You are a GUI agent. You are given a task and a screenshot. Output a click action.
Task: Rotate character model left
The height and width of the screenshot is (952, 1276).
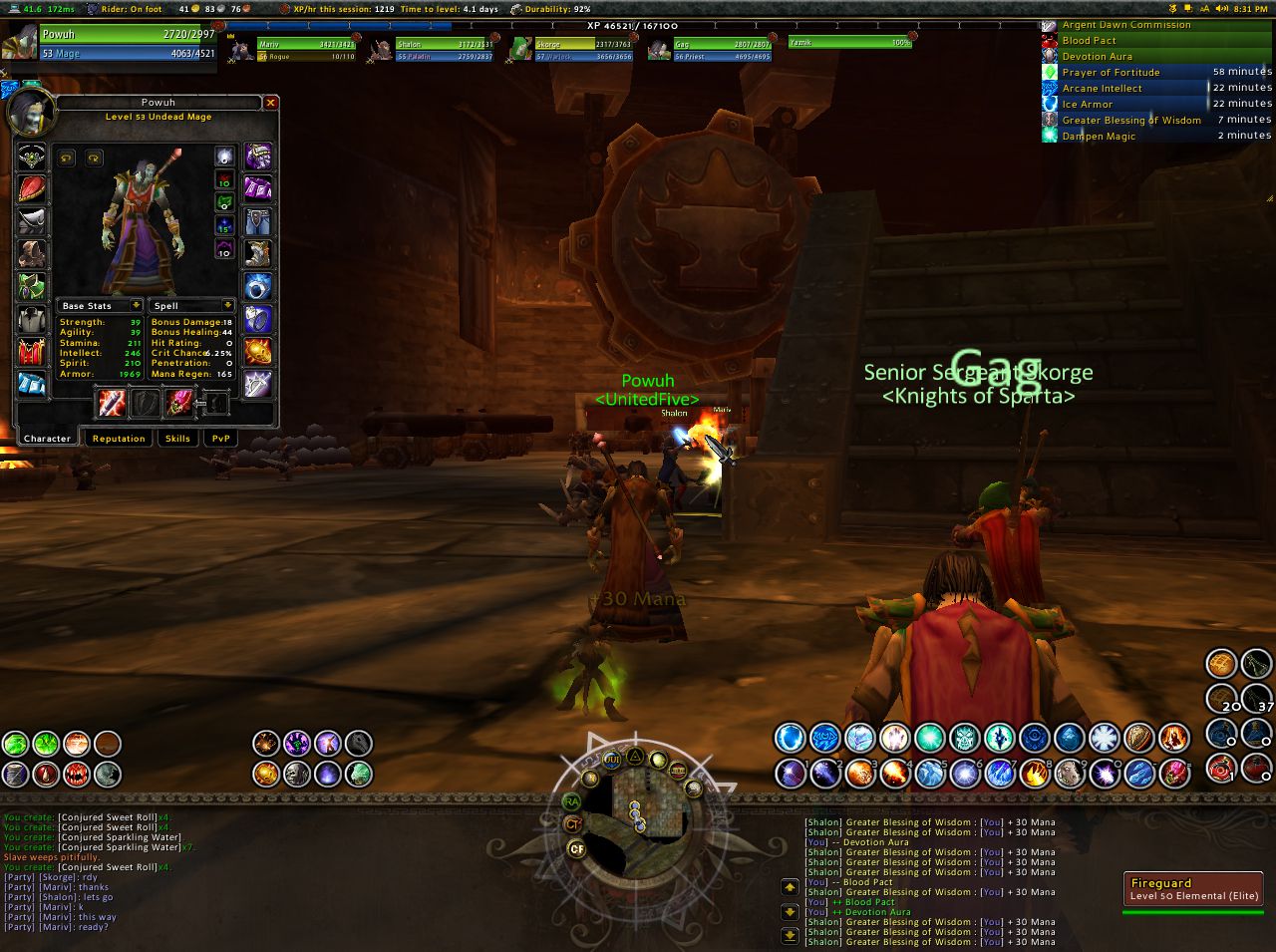[x=67, y=158]
